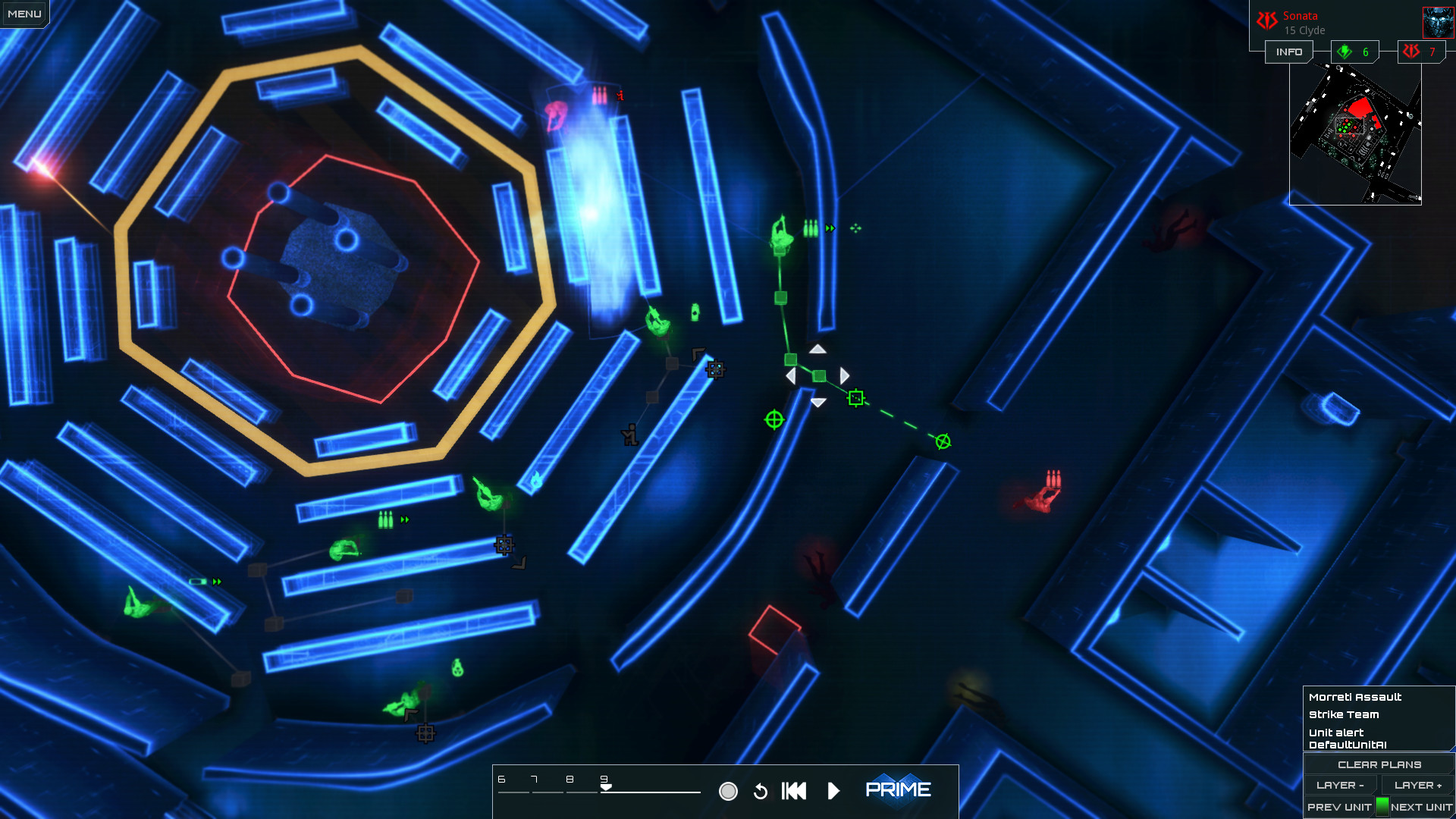Open the MENU panel
1456x819 pixels.
coord(23,12)
